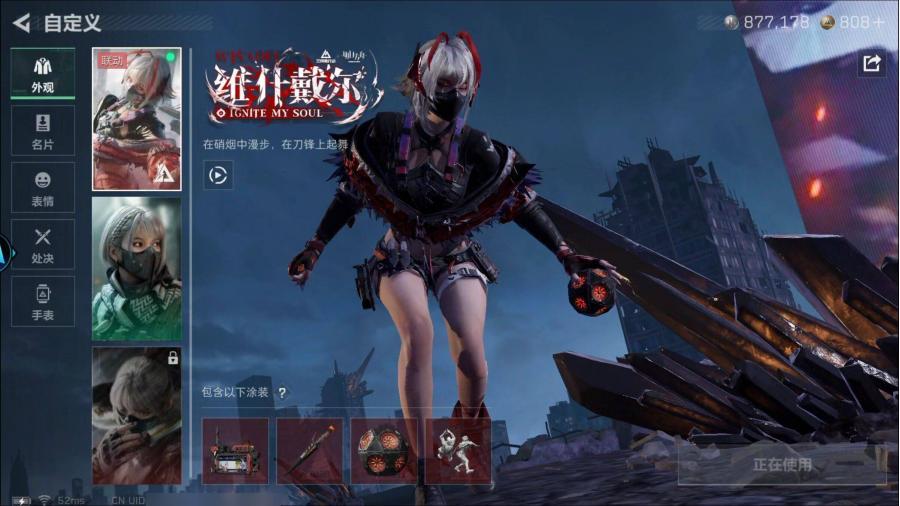Select the included knife skin item
The width and height of the screenshot is (900, 506).
tap(309, 451)
